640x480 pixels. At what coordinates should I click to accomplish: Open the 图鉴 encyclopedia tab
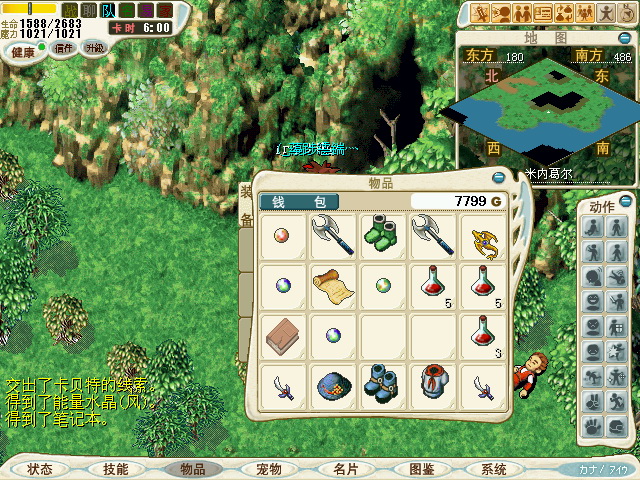point(421,469)
